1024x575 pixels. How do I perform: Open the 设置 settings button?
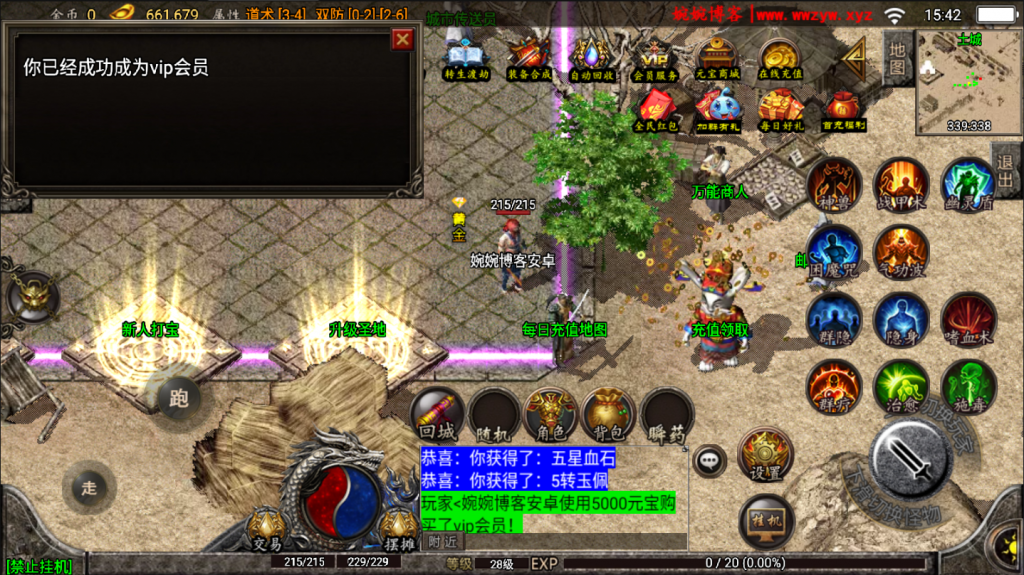pyautogui.click(x=766, y=455)
